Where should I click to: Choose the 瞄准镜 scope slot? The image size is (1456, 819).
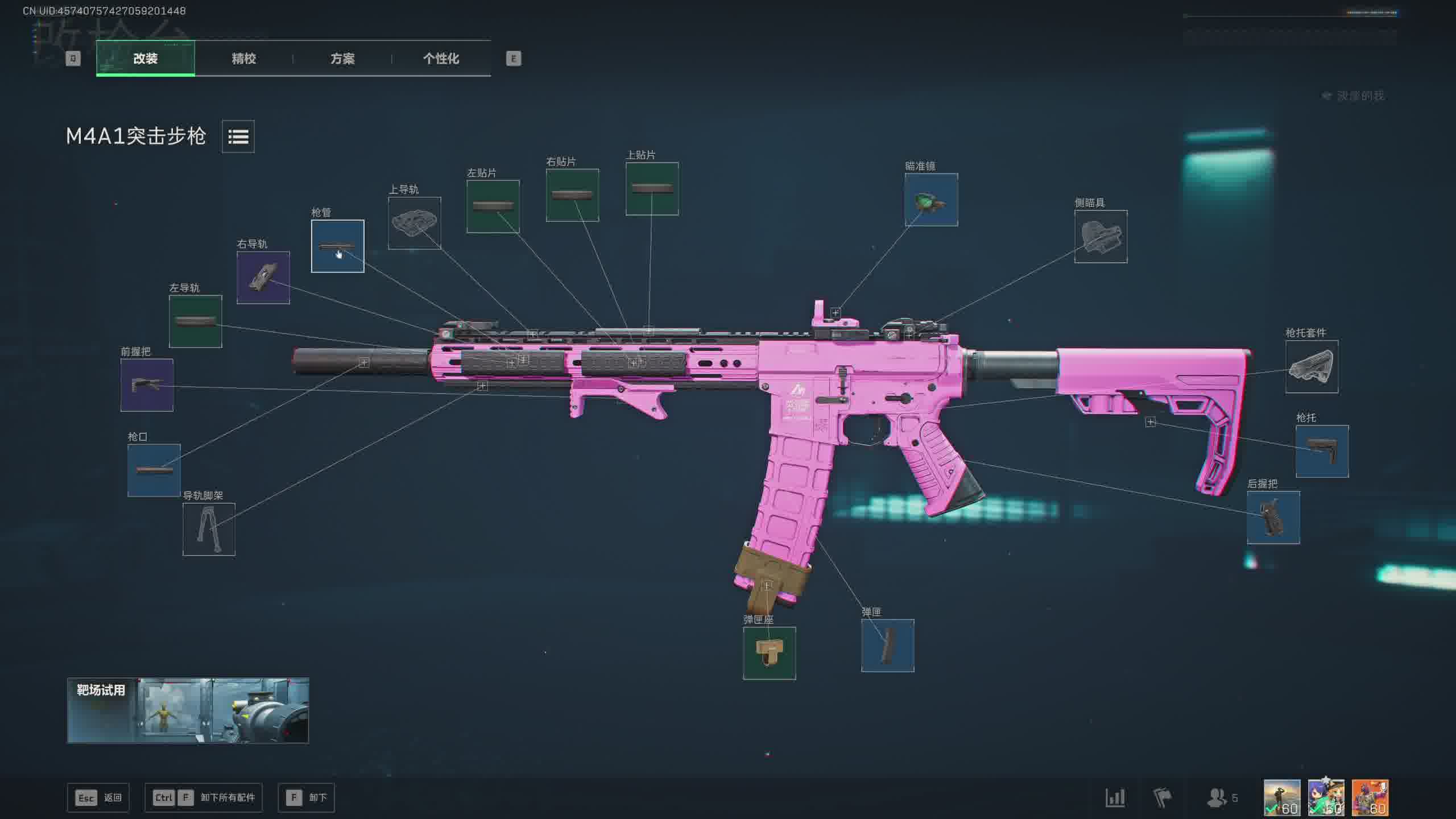[931, 200]
